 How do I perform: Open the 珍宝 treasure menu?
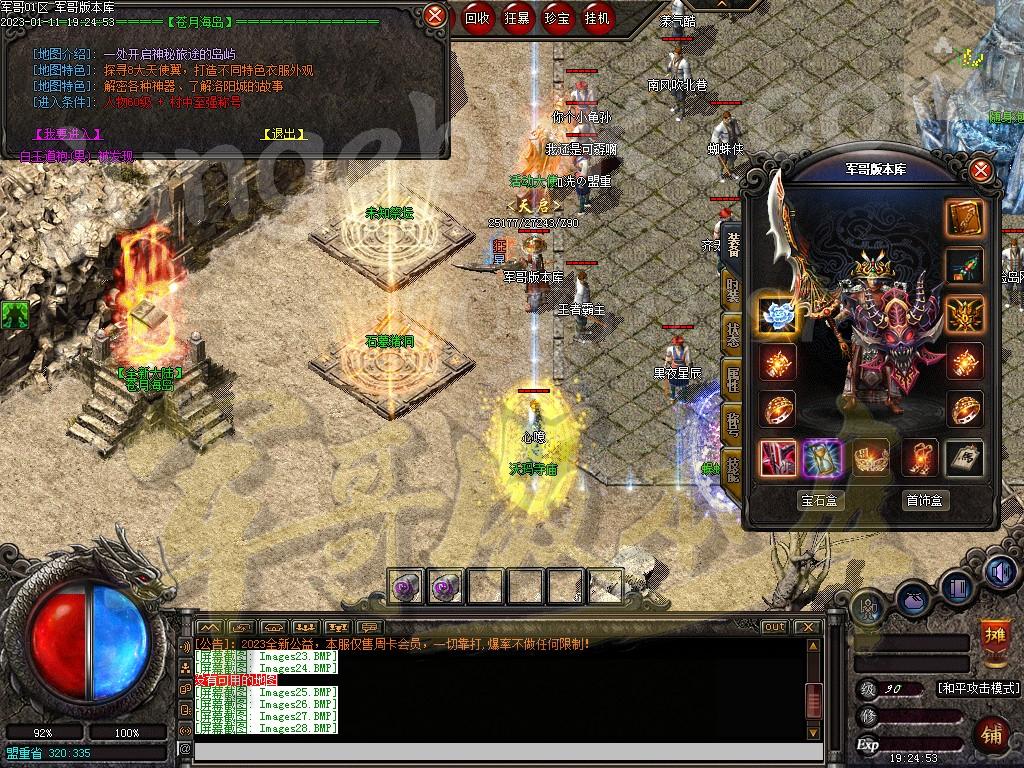[558, 17]
